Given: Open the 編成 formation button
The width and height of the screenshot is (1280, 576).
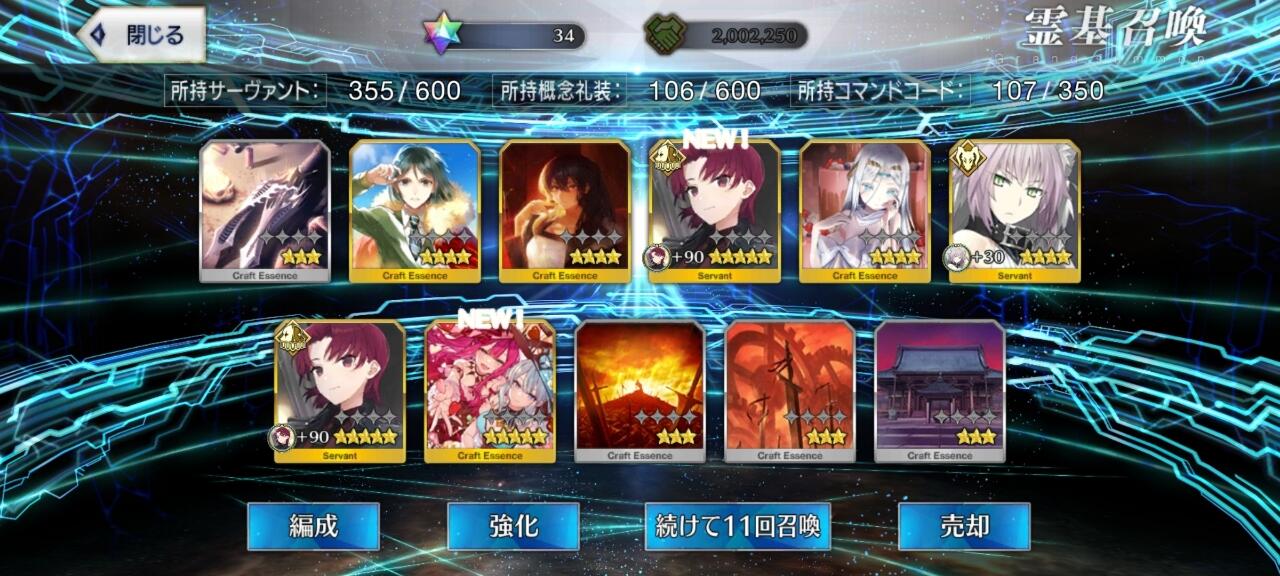Looking at the screenshot, I should click(313, 526).
